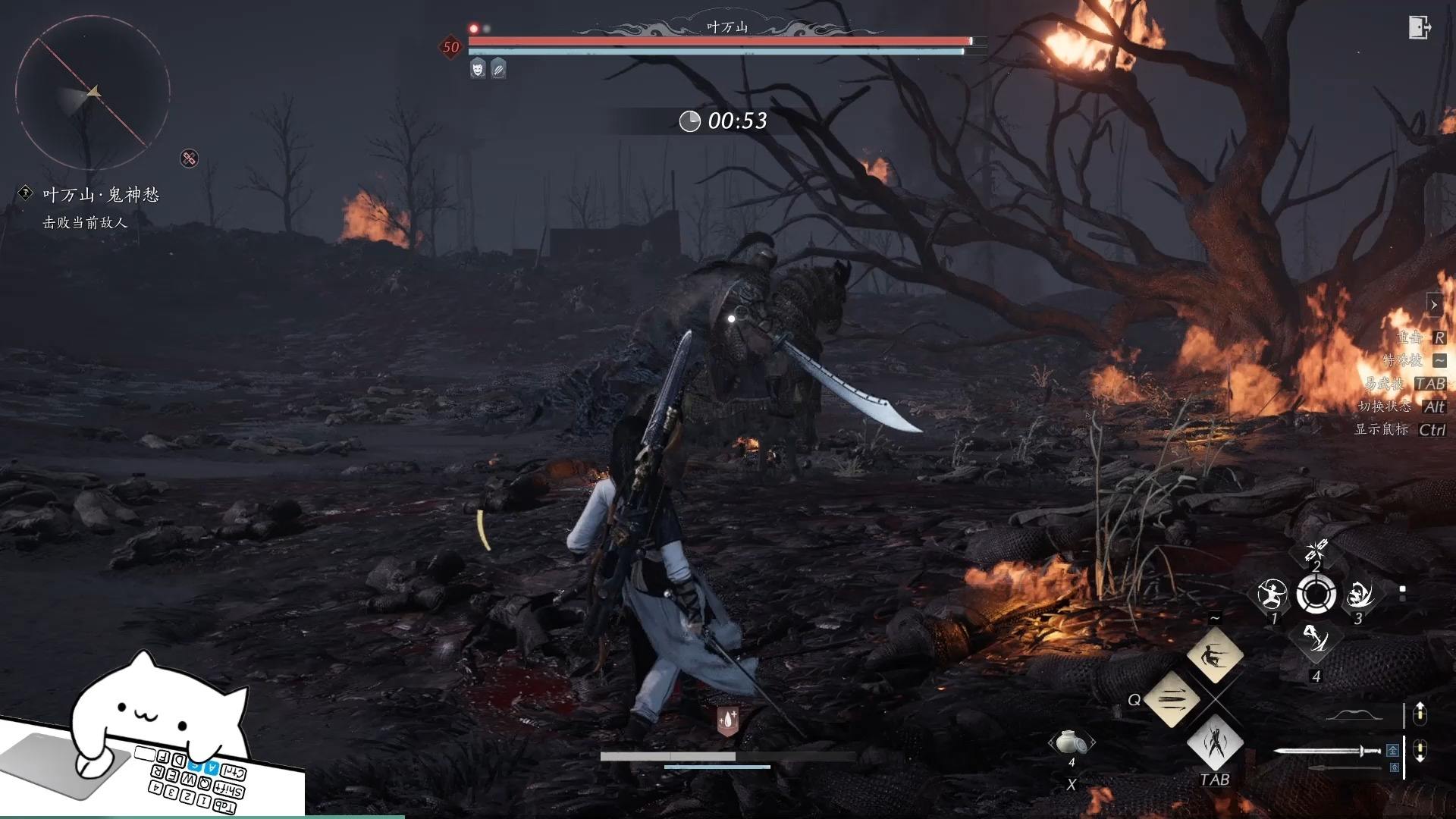This screenshot has width=1456, height=819.
Task: Open the circular minimap
Action: pos(92,93)
